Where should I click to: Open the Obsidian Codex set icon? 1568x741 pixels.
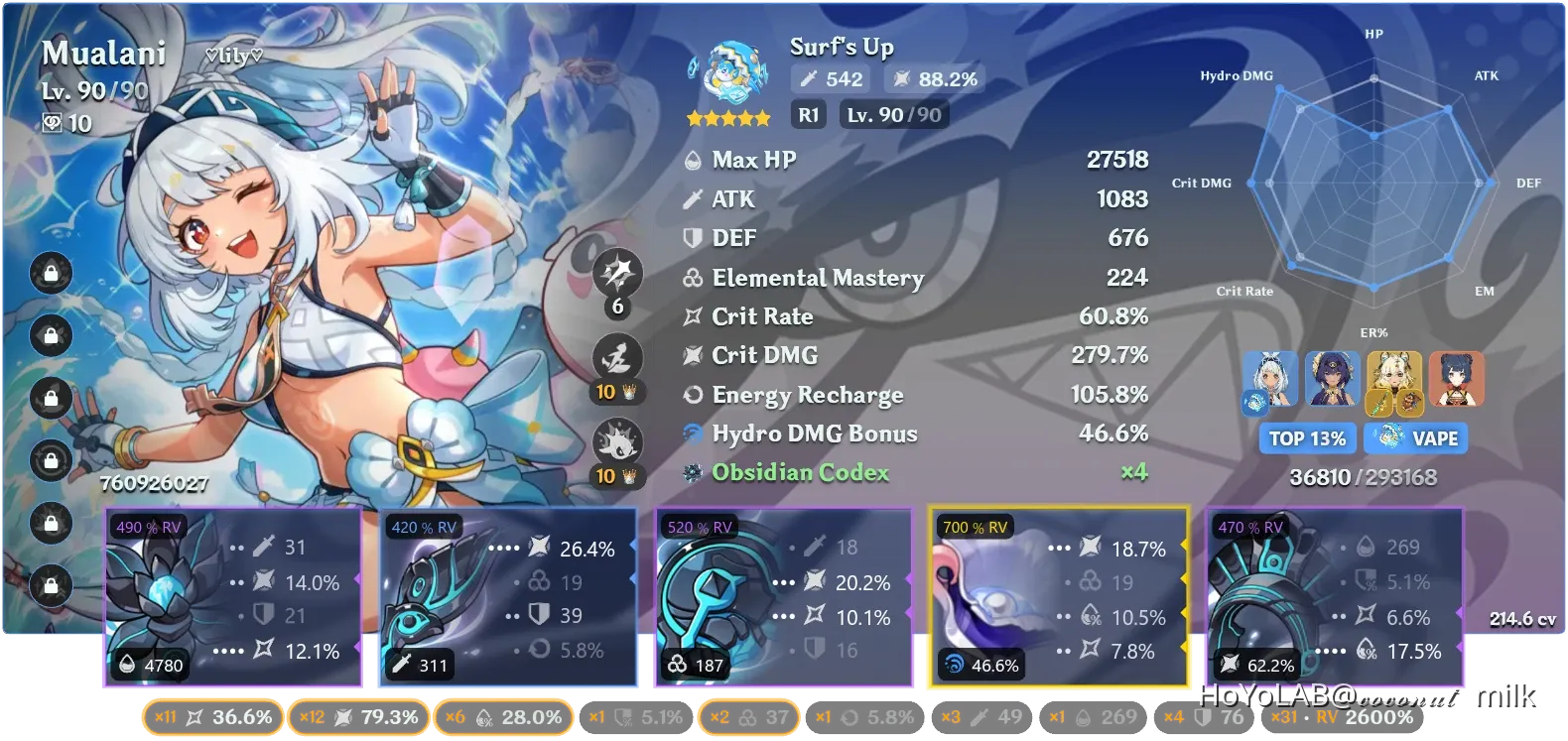tap(692, 473)
